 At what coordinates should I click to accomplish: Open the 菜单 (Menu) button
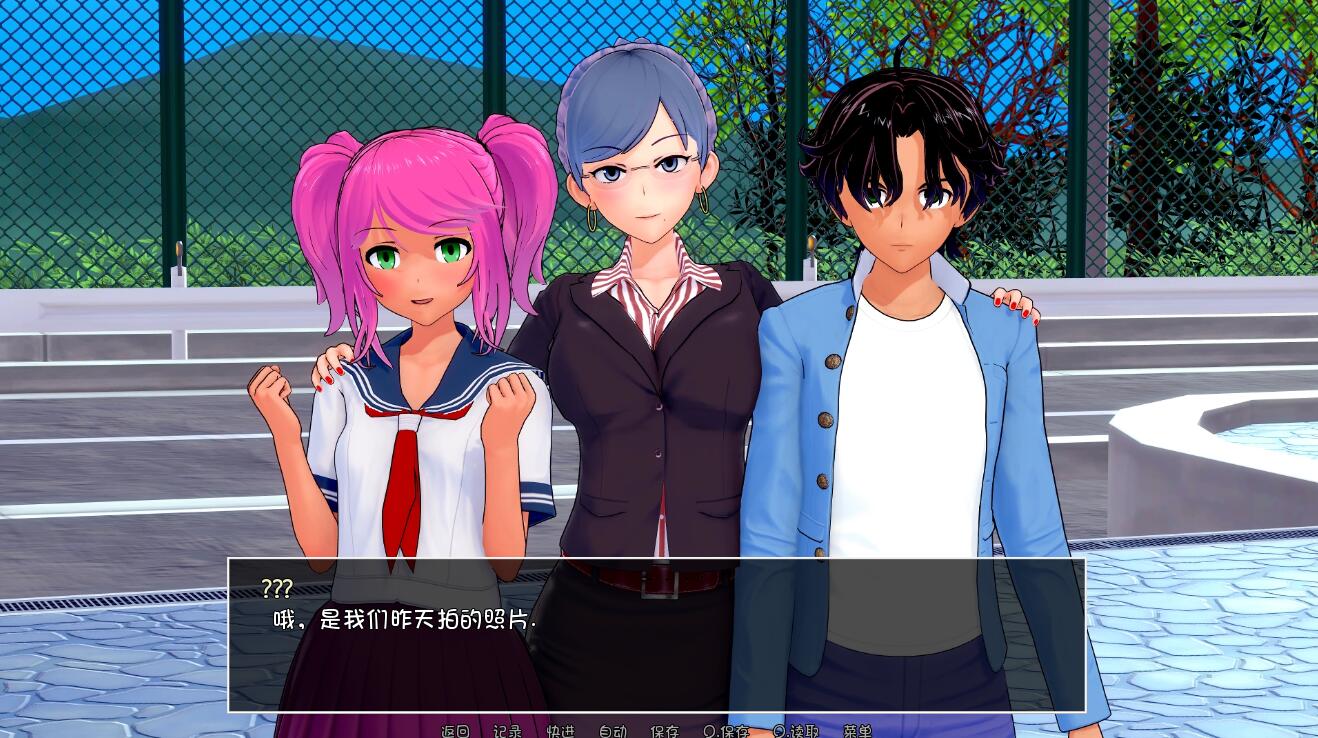pyautogui.click(x=857, y=731)
